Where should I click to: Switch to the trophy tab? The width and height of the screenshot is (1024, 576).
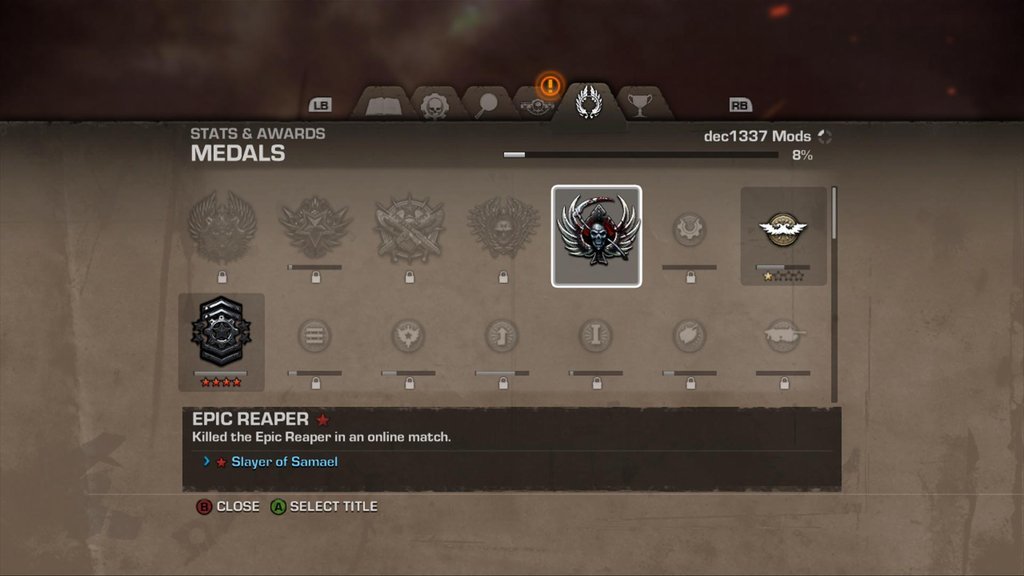639,103
